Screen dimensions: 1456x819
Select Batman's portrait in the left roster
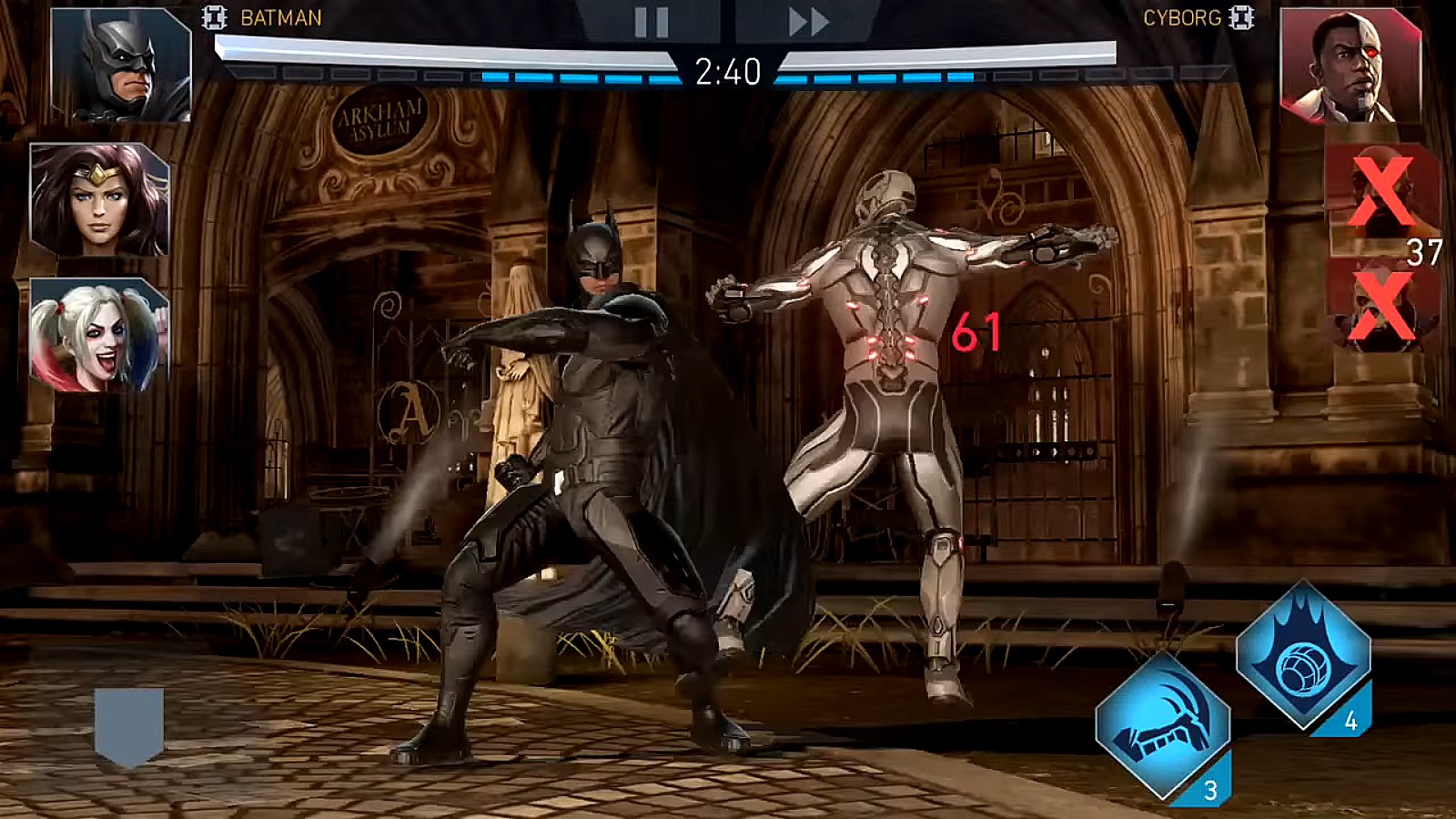(109, 64)
